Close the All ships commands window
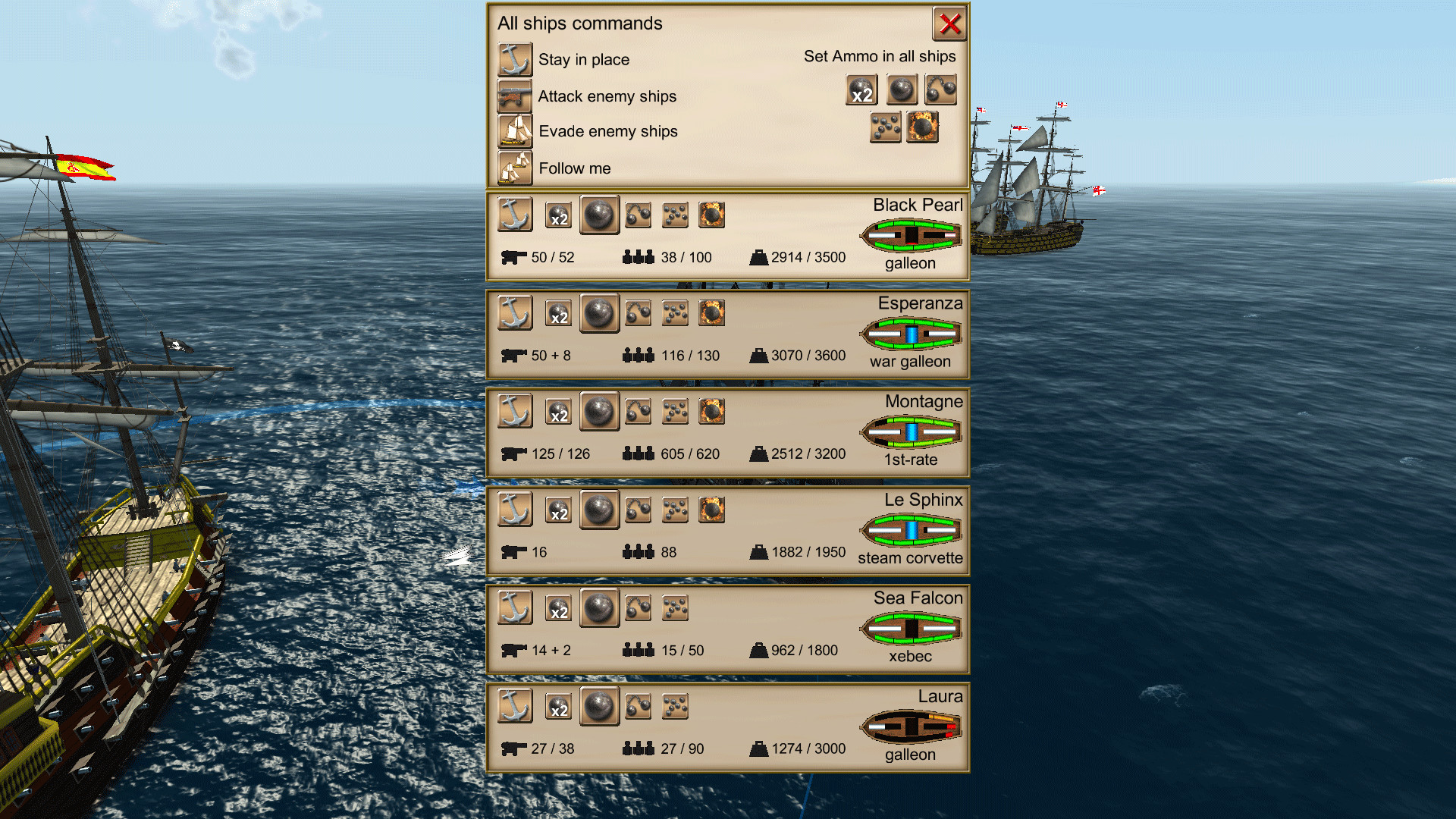 click(949, 24)
